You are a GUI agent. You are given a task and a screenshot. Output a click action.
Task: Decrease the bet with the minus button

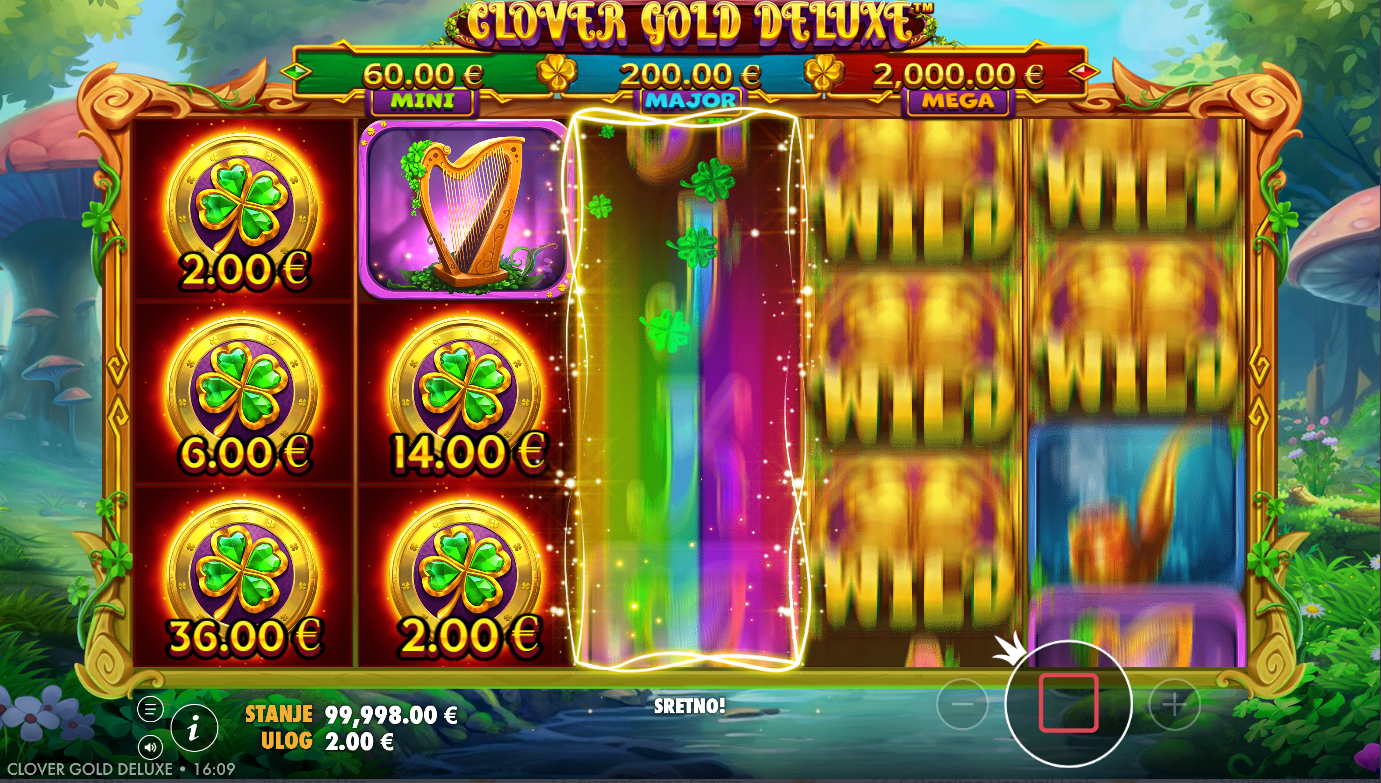[962, 705]
